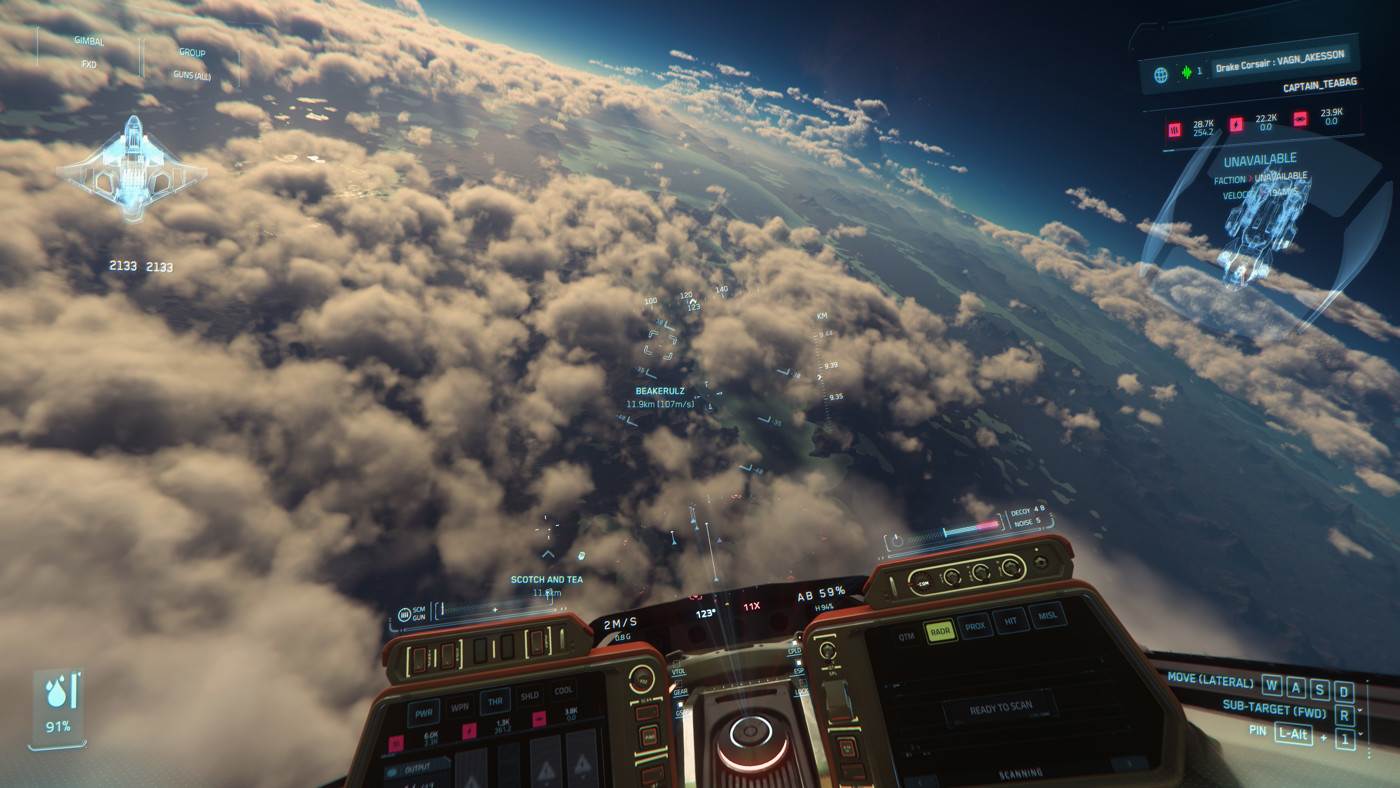Switch to the PROX tab on the radar panel
The height and width of the screenshot is (788, 1400).
click(x=976, y=626)
